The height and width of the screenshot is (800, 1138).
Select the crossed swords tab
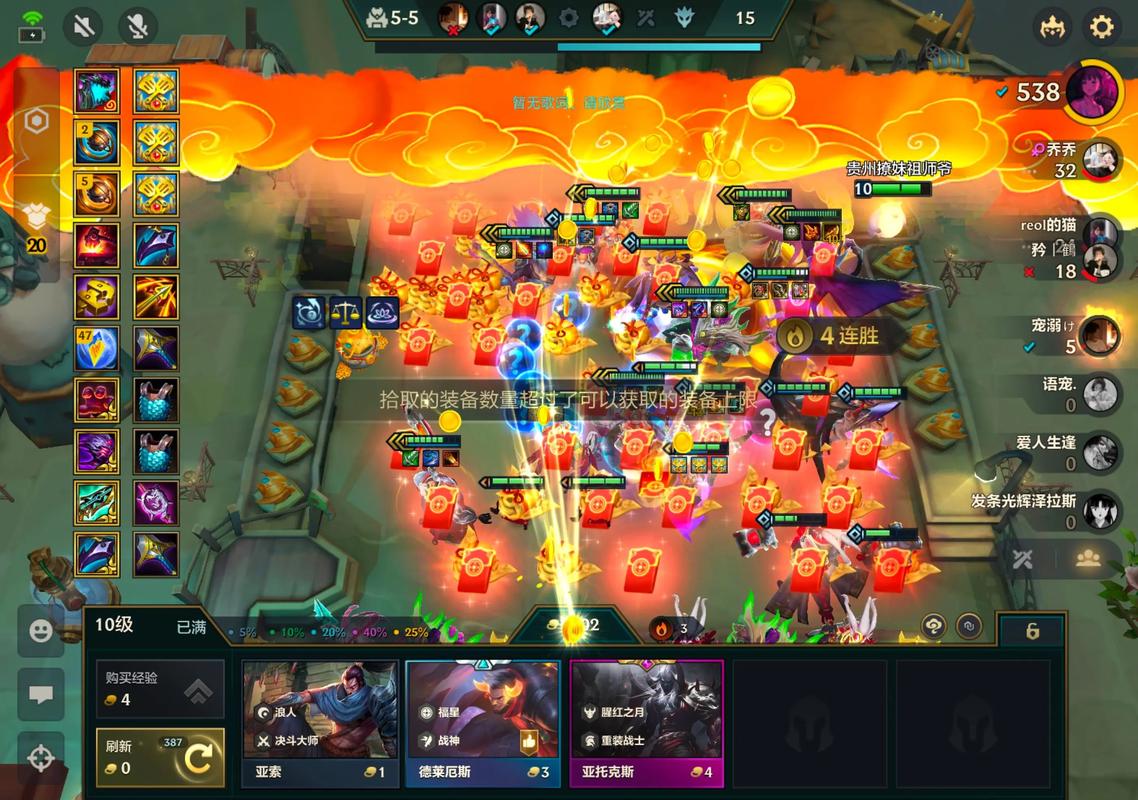coord(1022,559)
